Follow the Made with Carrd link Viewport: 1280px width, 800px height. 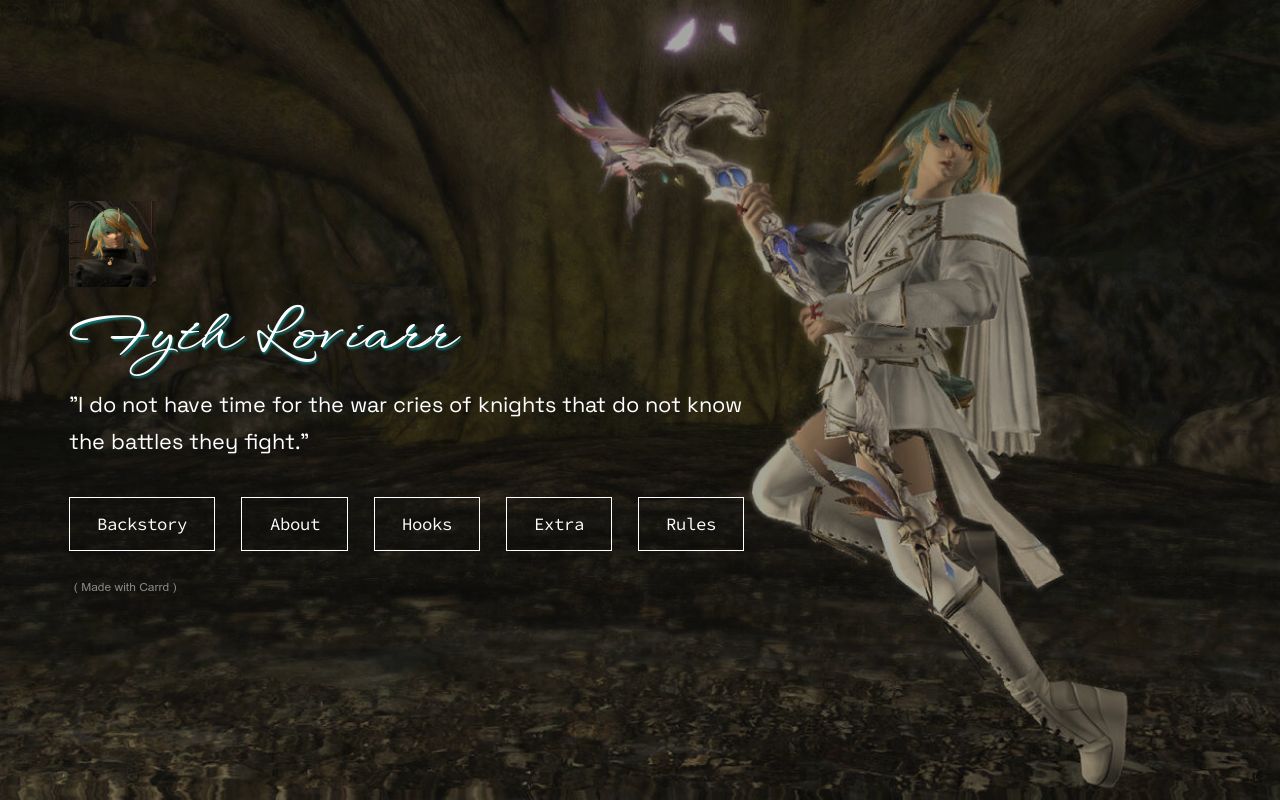[125, 587]
